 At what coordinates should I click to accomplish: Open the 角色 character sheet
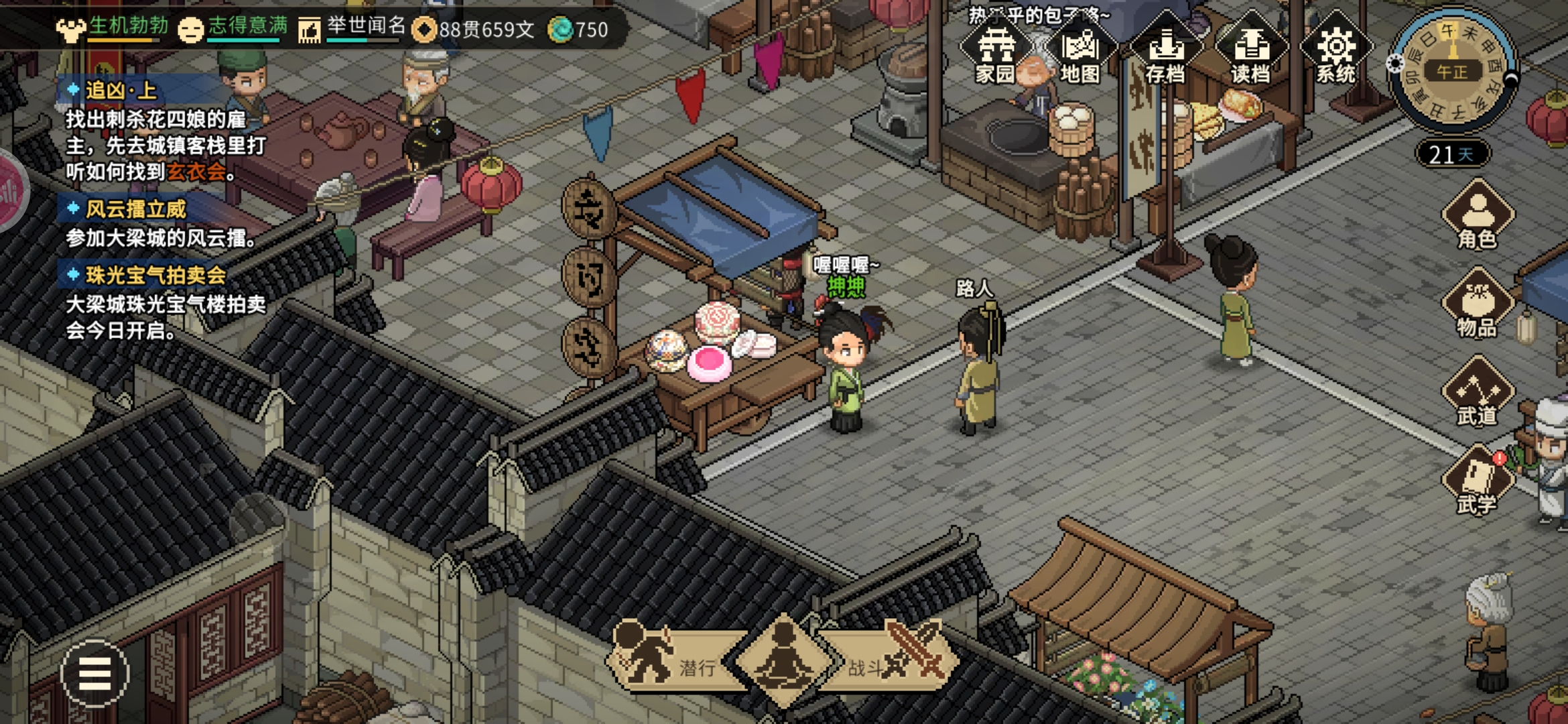coord(1477,216)
